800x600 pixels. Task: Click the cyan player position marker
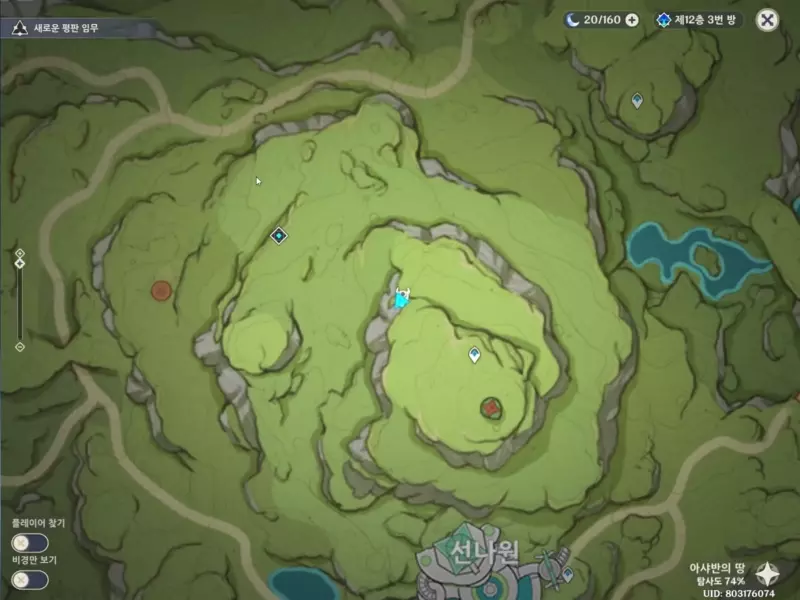click(x=402, y=298)
